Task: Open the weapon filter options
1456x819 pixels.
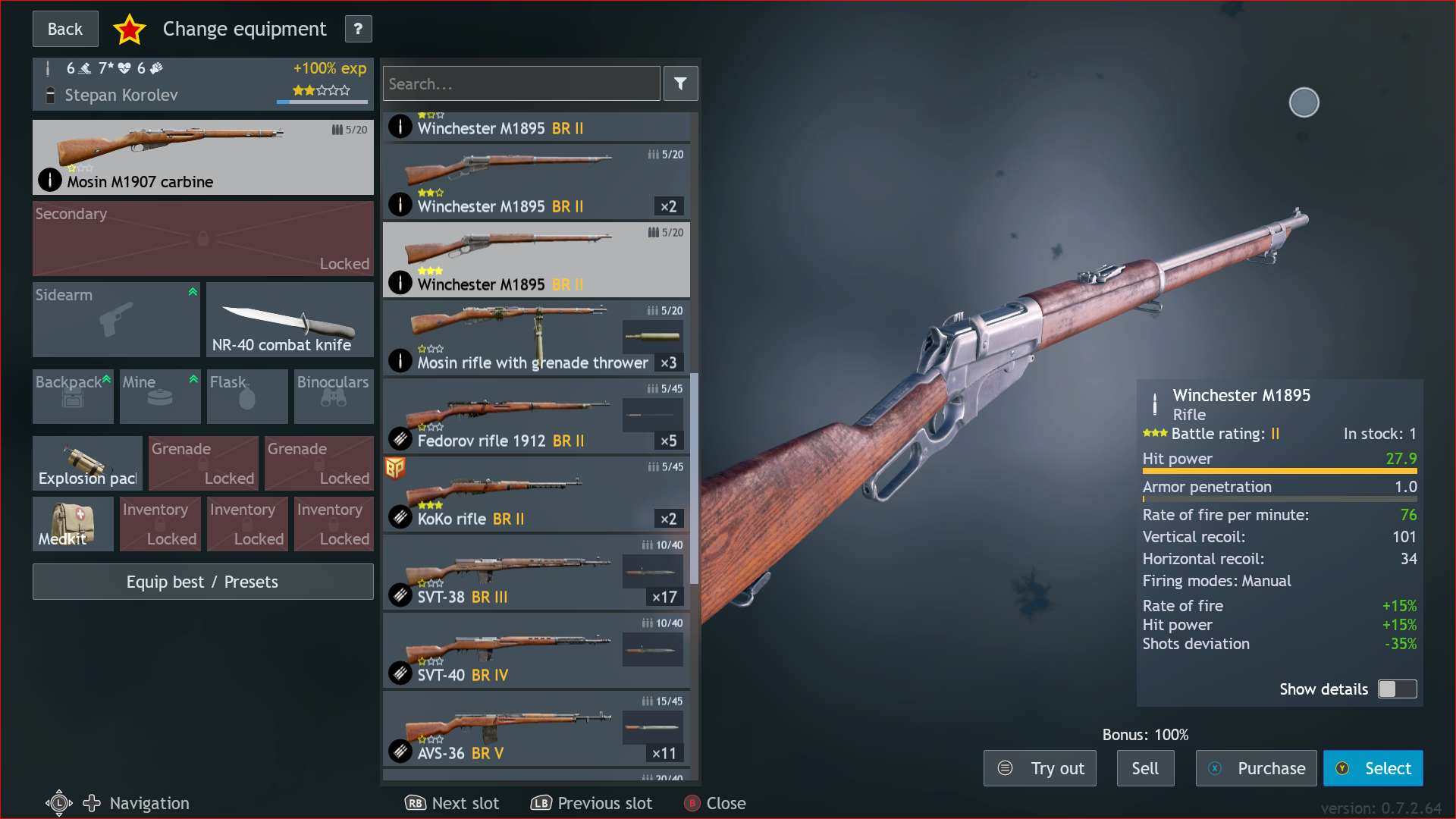Action: (x=680, y=83)
